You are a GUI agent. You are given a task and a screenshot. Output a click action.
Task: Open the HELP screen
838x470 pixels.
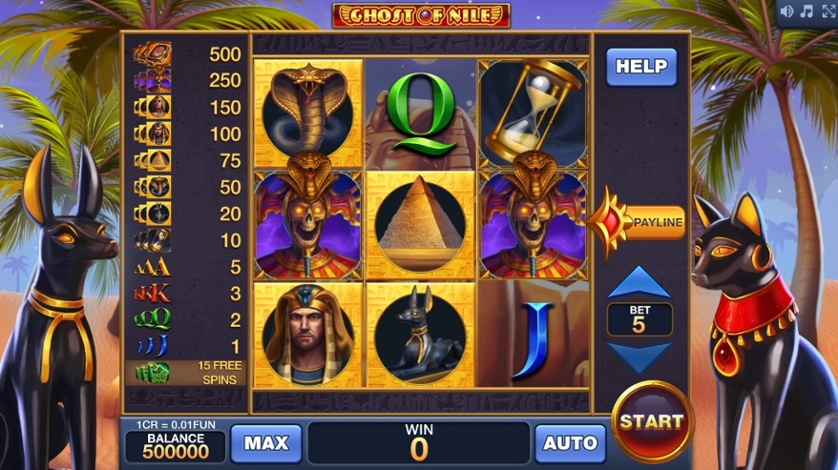pyautogui.click(x=641, y=67)
